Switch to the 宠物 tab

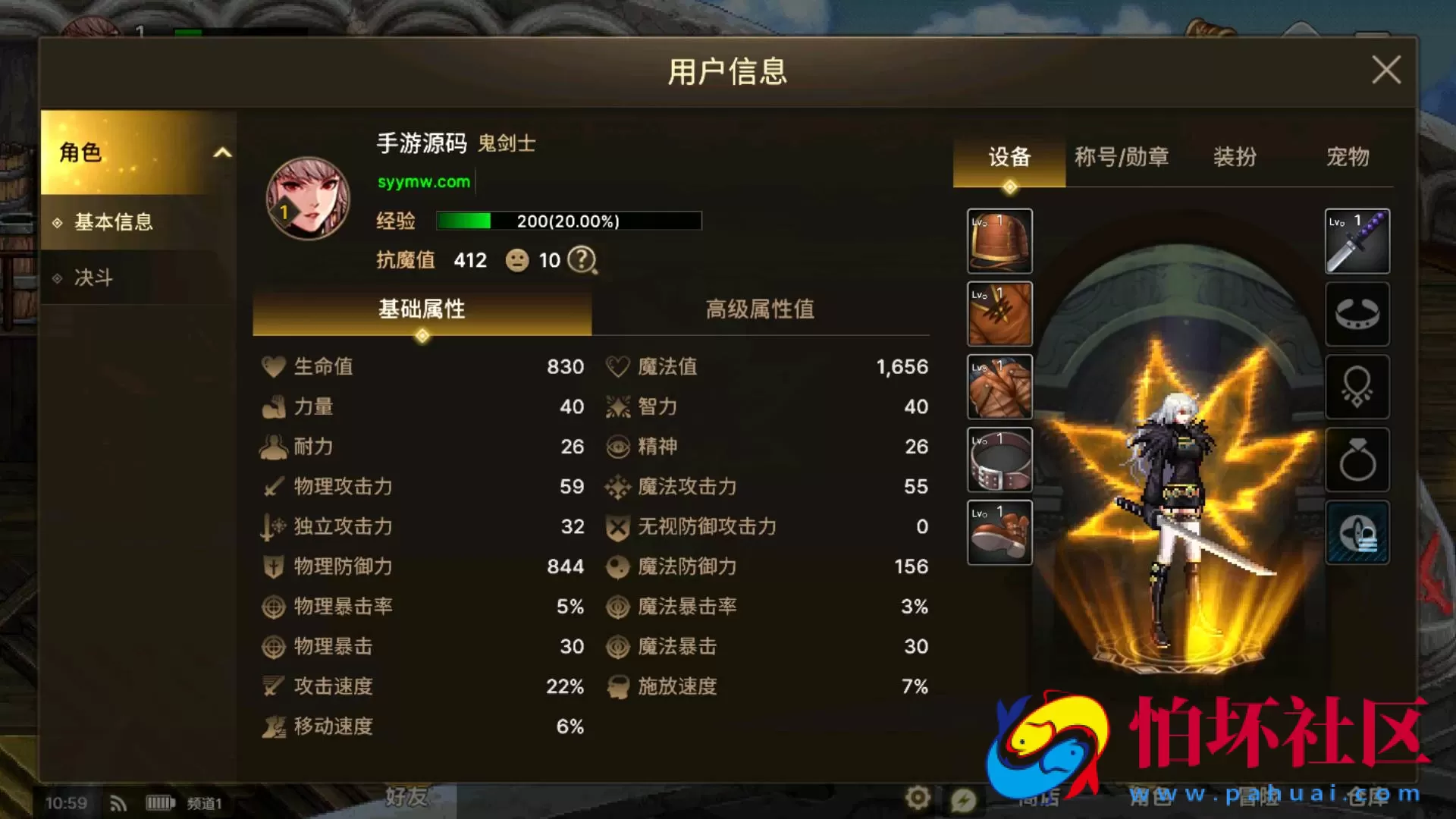pos(1349,157)
